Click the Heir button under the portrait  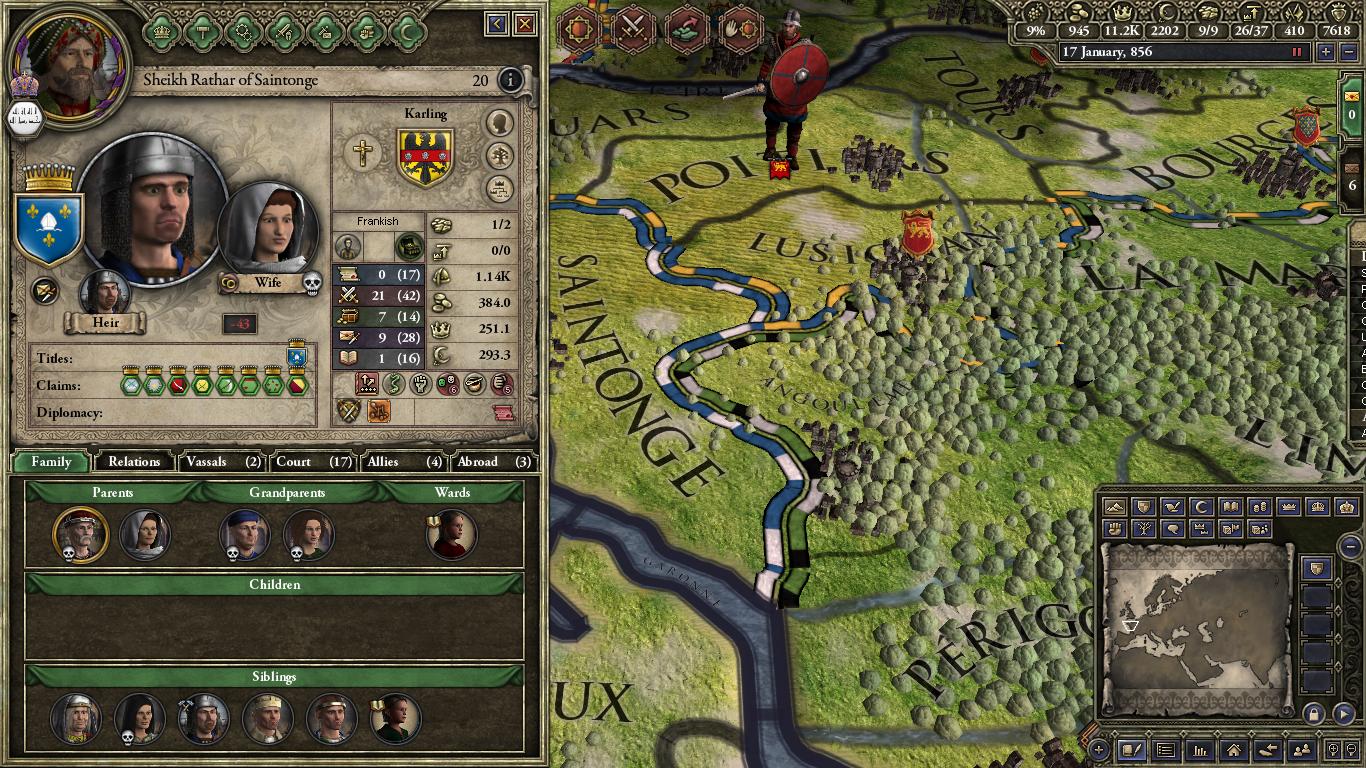tap(104, 322)
